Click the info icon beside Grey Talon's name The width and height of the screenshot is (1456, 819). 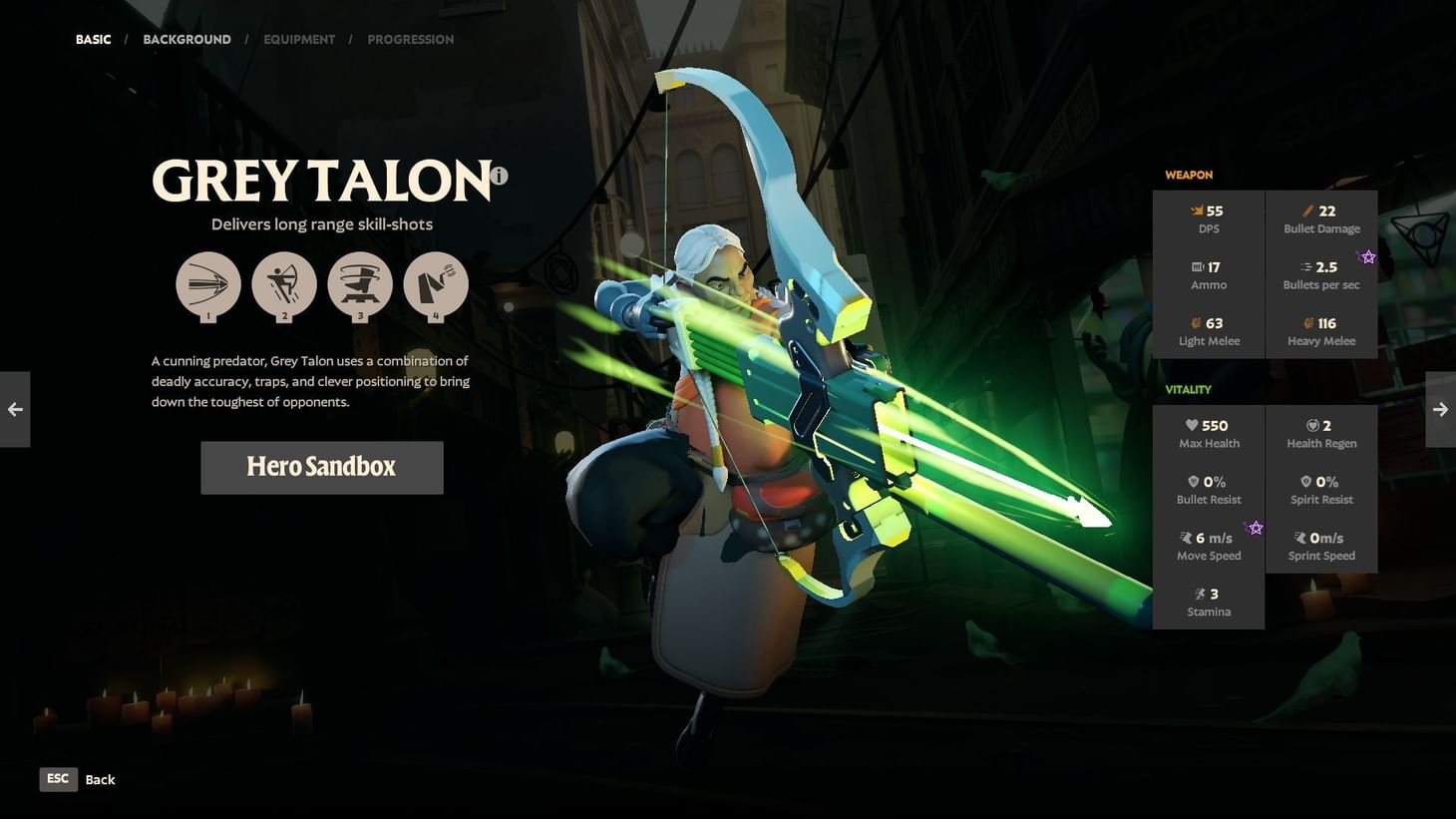tap(499, 176)
